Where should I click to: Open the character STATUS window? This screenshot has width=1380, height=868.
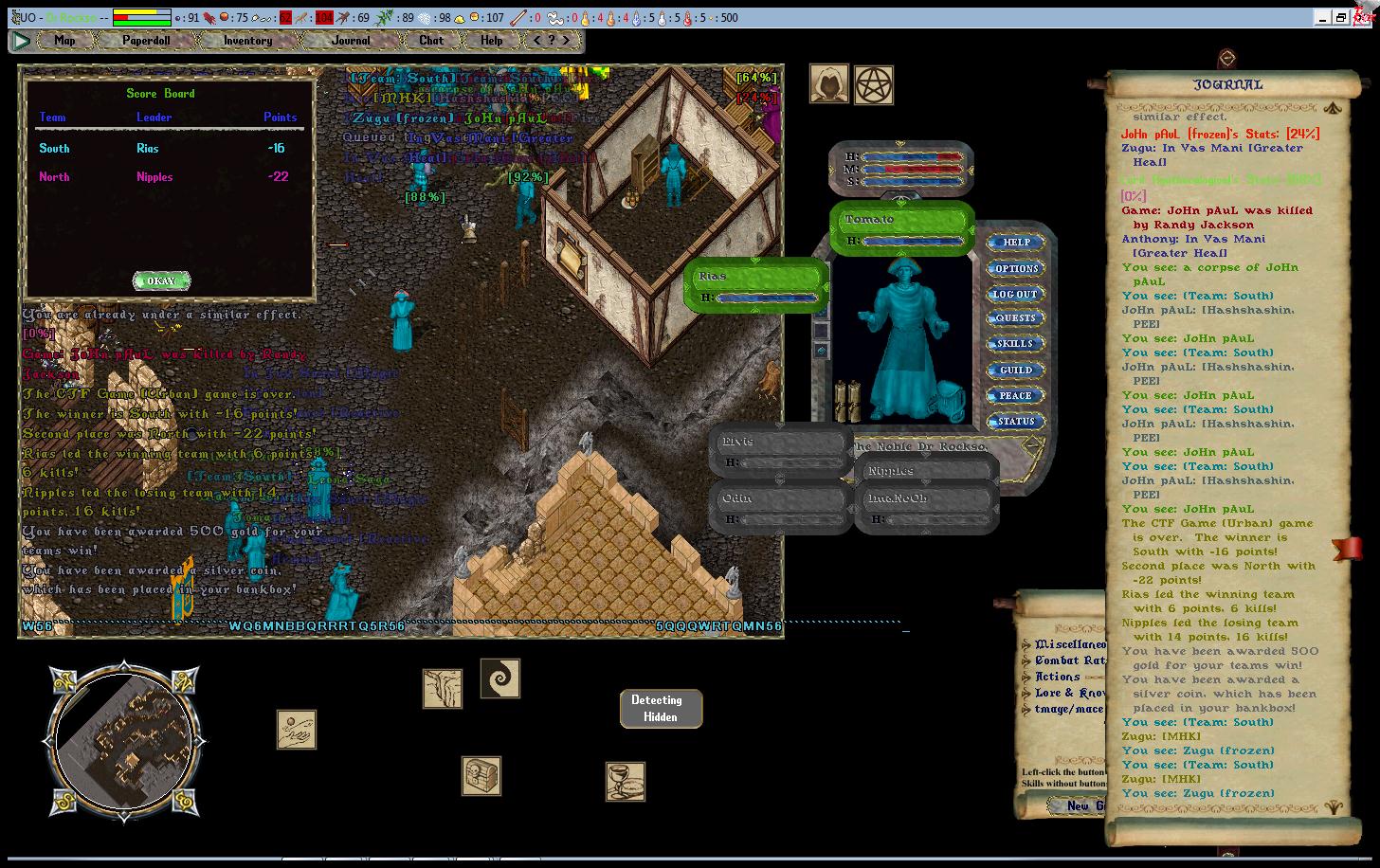[1016, 422]
